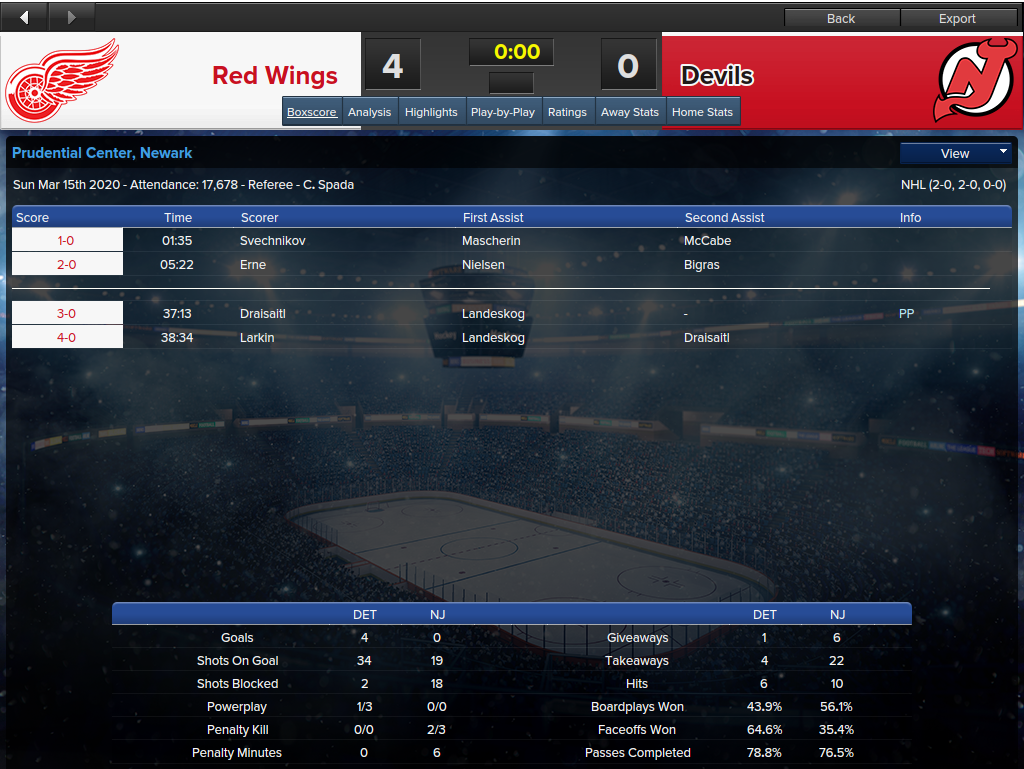Image resolution: width=1024 pixels, height=769 pixels.
Task: Export the boxscore
Action: [x=957, y=18]
